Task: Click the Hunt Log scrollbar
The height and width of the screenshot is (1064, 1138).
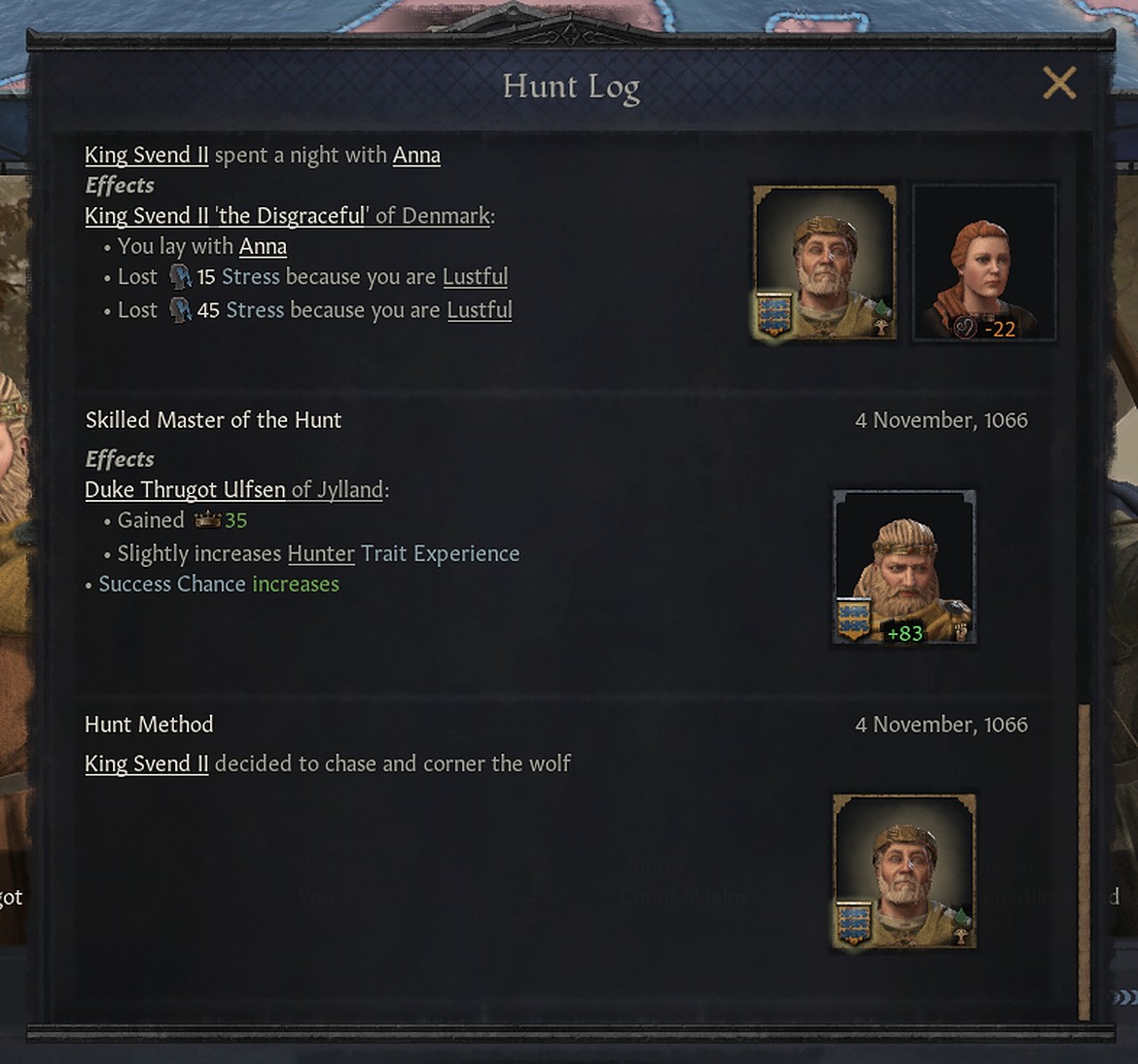Action: click(1084, 861)
